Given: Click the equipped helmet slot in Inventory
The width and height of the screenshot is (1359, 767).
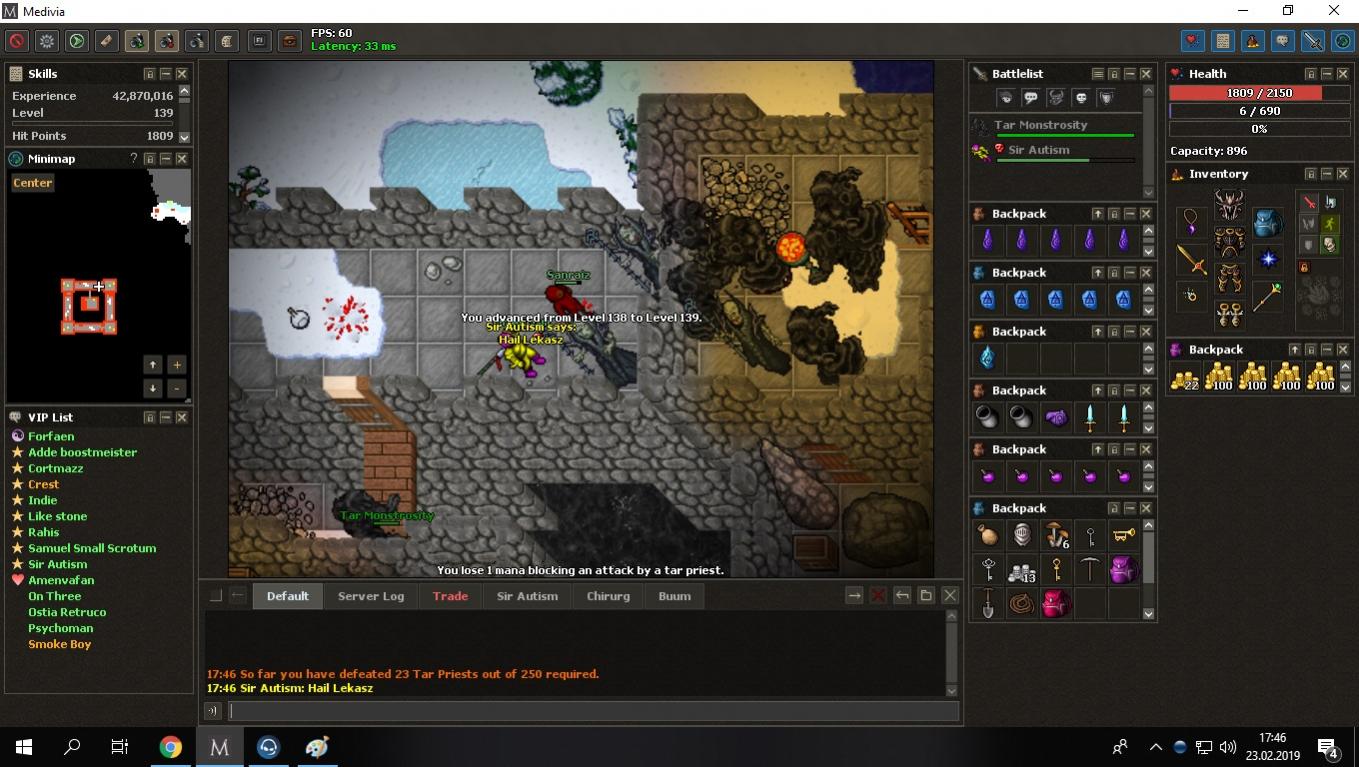Looking at the screenshot, I should tap(1229, 205).
